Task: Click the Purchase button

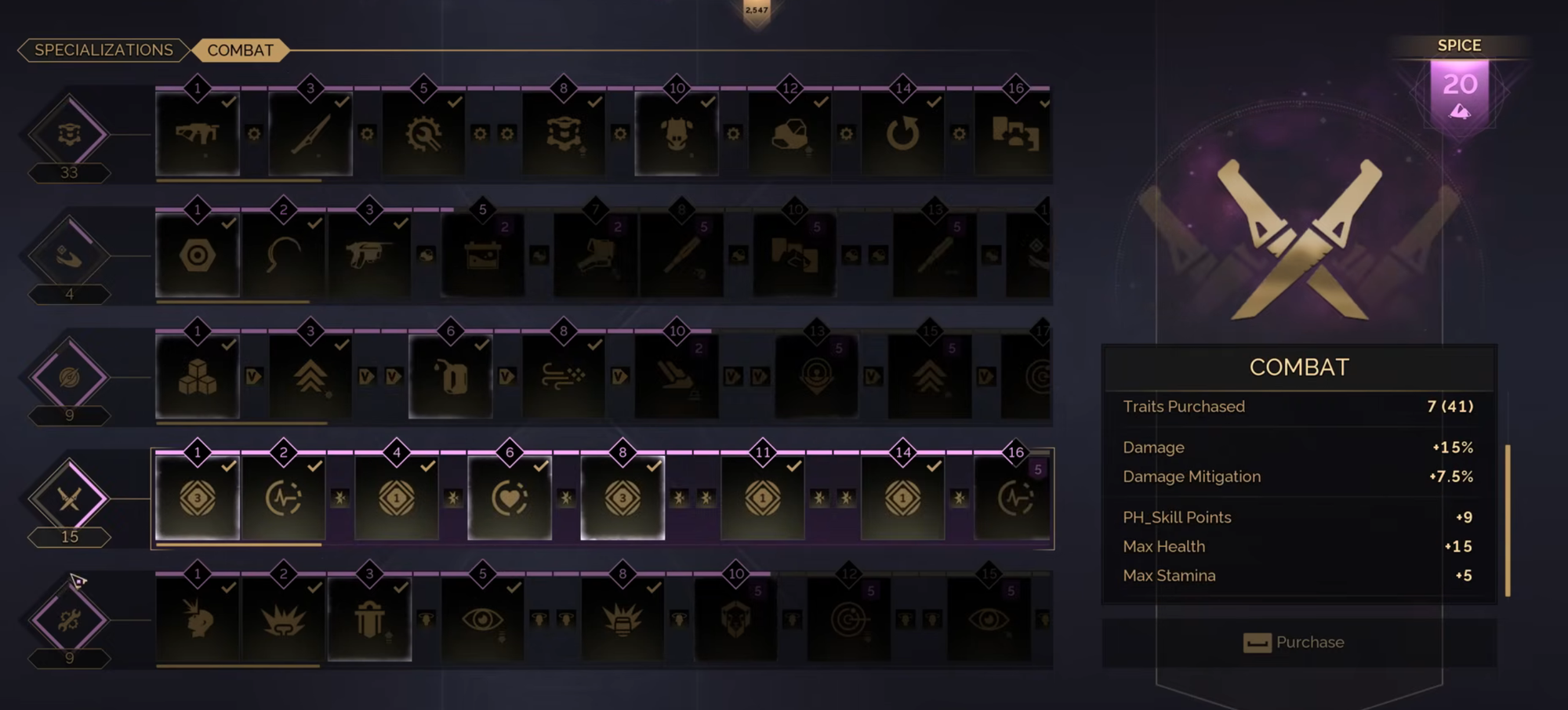Action: coord(1299,643)
